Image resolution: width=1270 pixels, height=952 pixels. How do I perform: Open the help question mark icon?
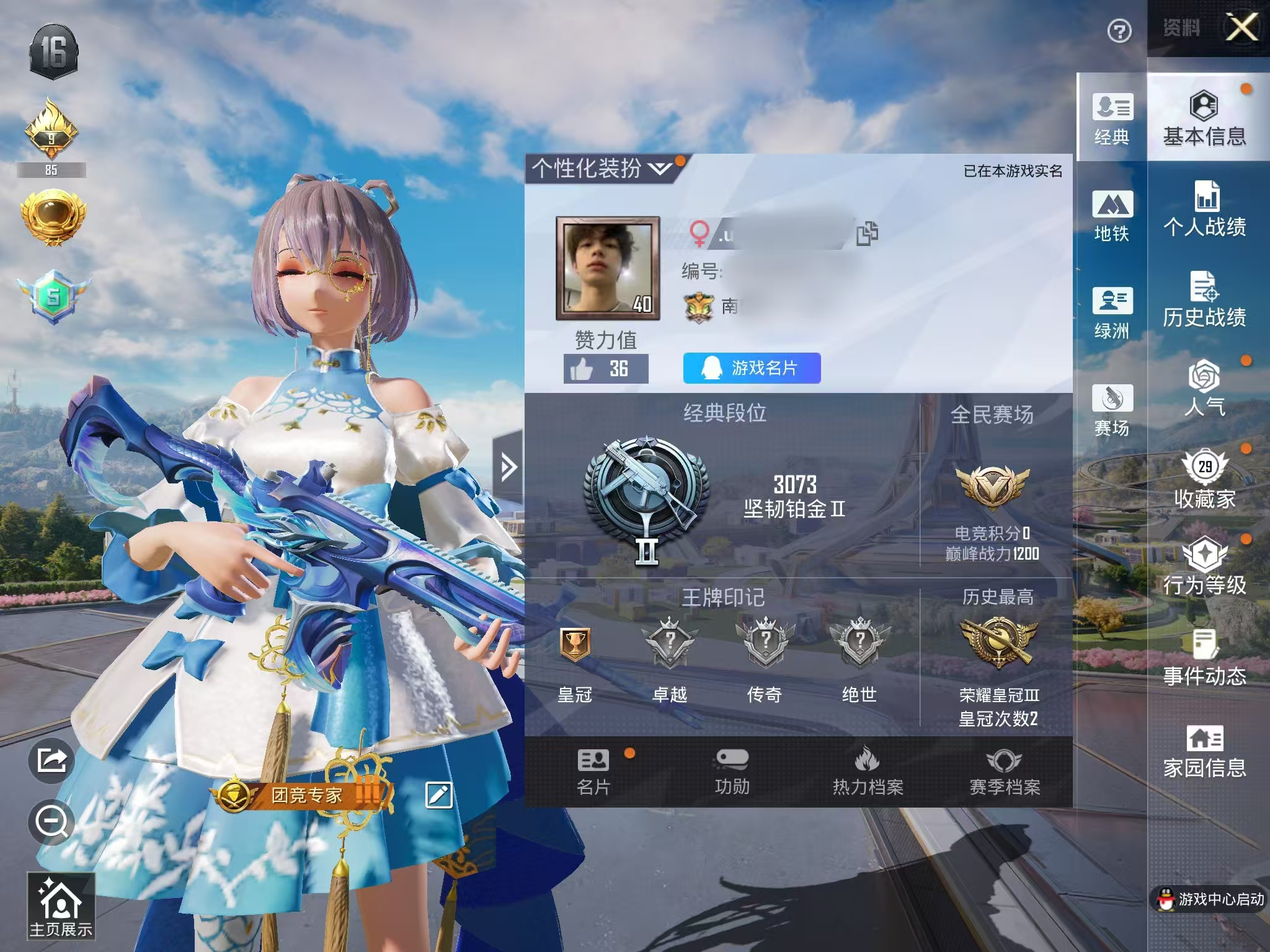pos(1119,31)
